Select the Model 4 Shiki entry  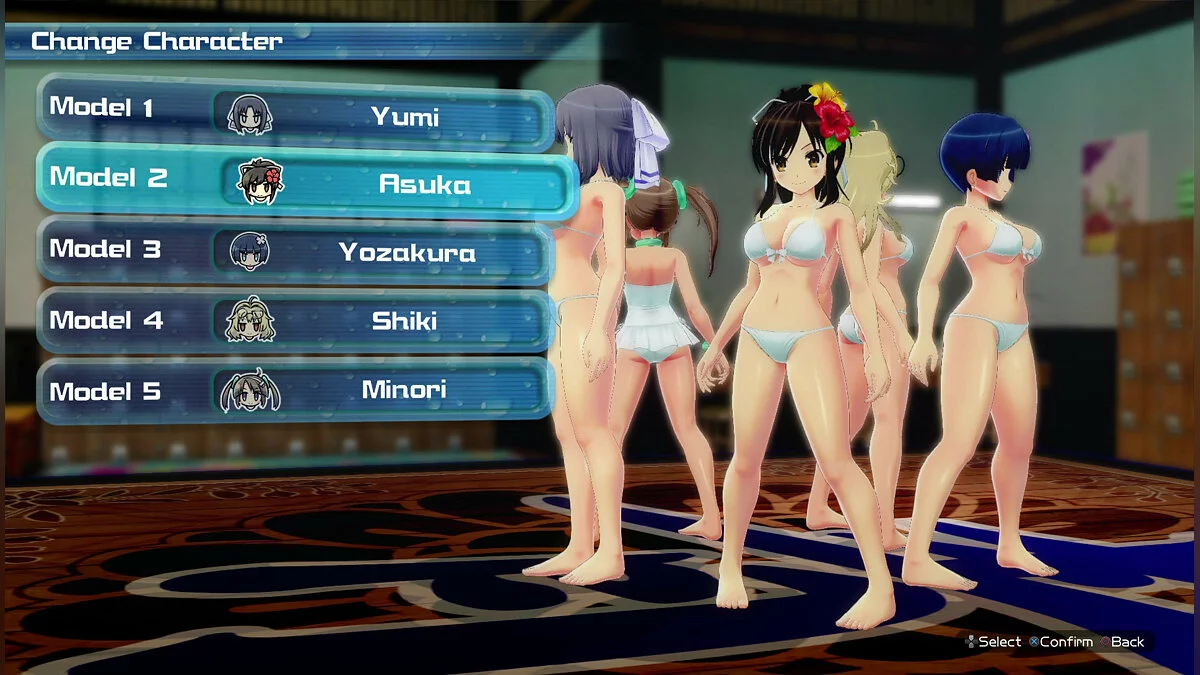coord(296,320)
